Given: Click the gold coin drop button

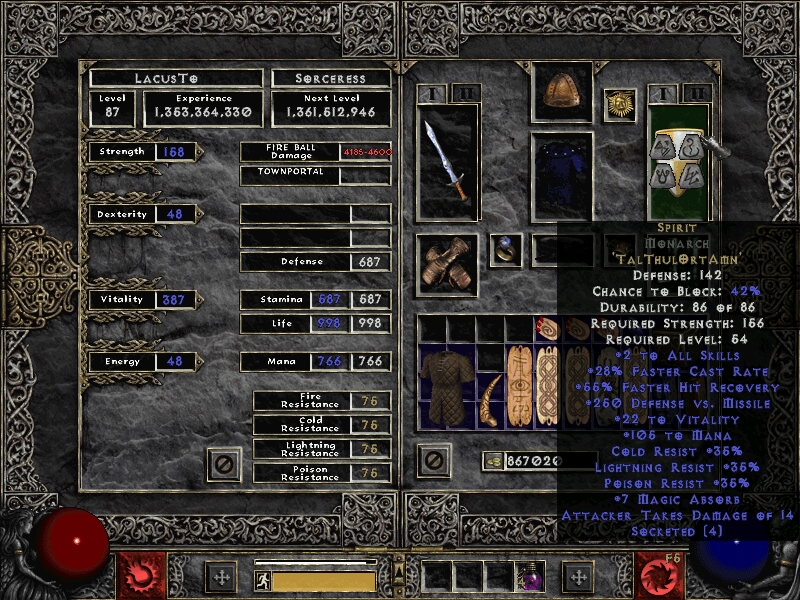Looking at the screenshot, I should click(x=492, y=461).
